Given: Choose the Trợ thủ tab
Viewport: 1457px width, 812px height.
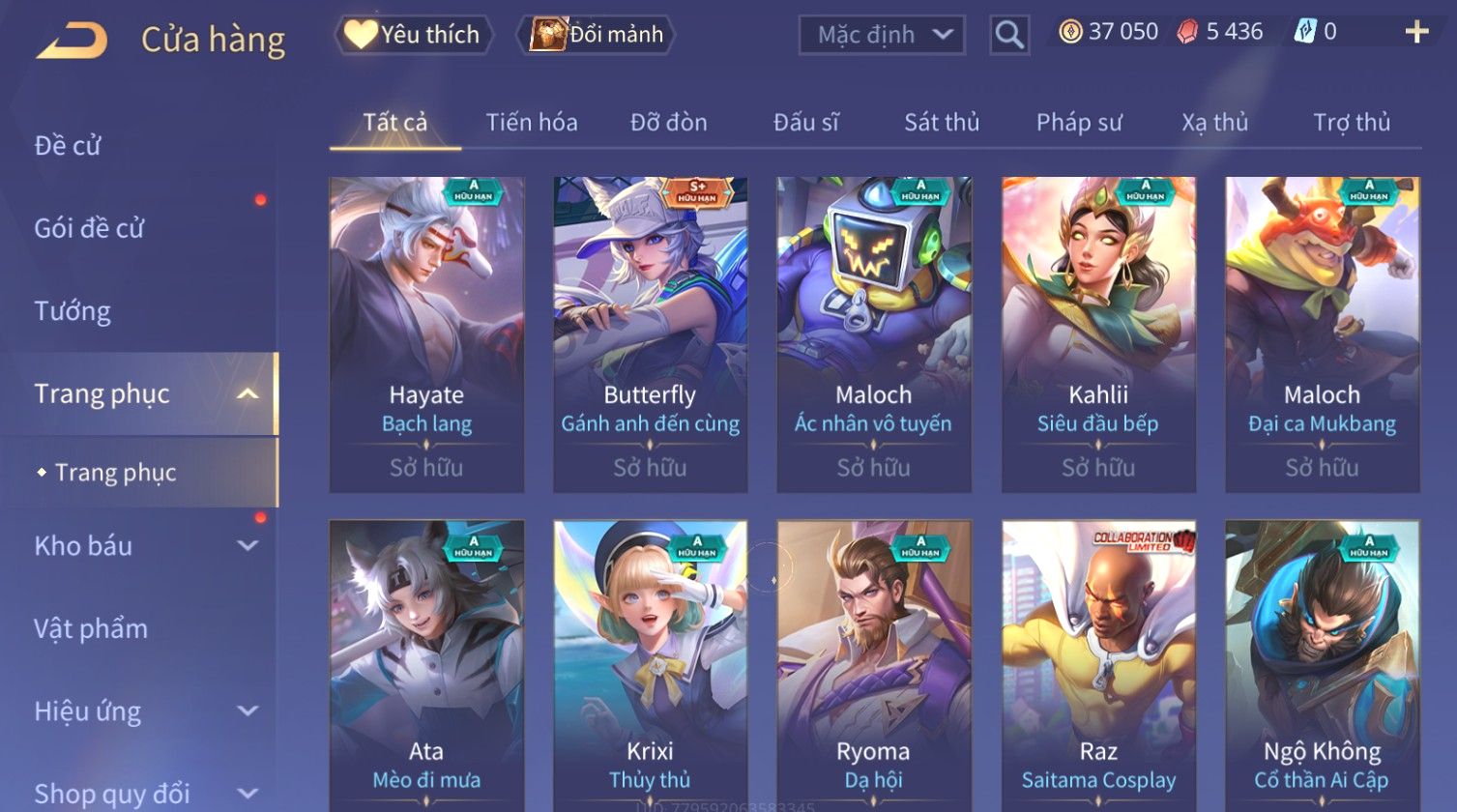Looking at the screenshot, I should coord(1351,123).
